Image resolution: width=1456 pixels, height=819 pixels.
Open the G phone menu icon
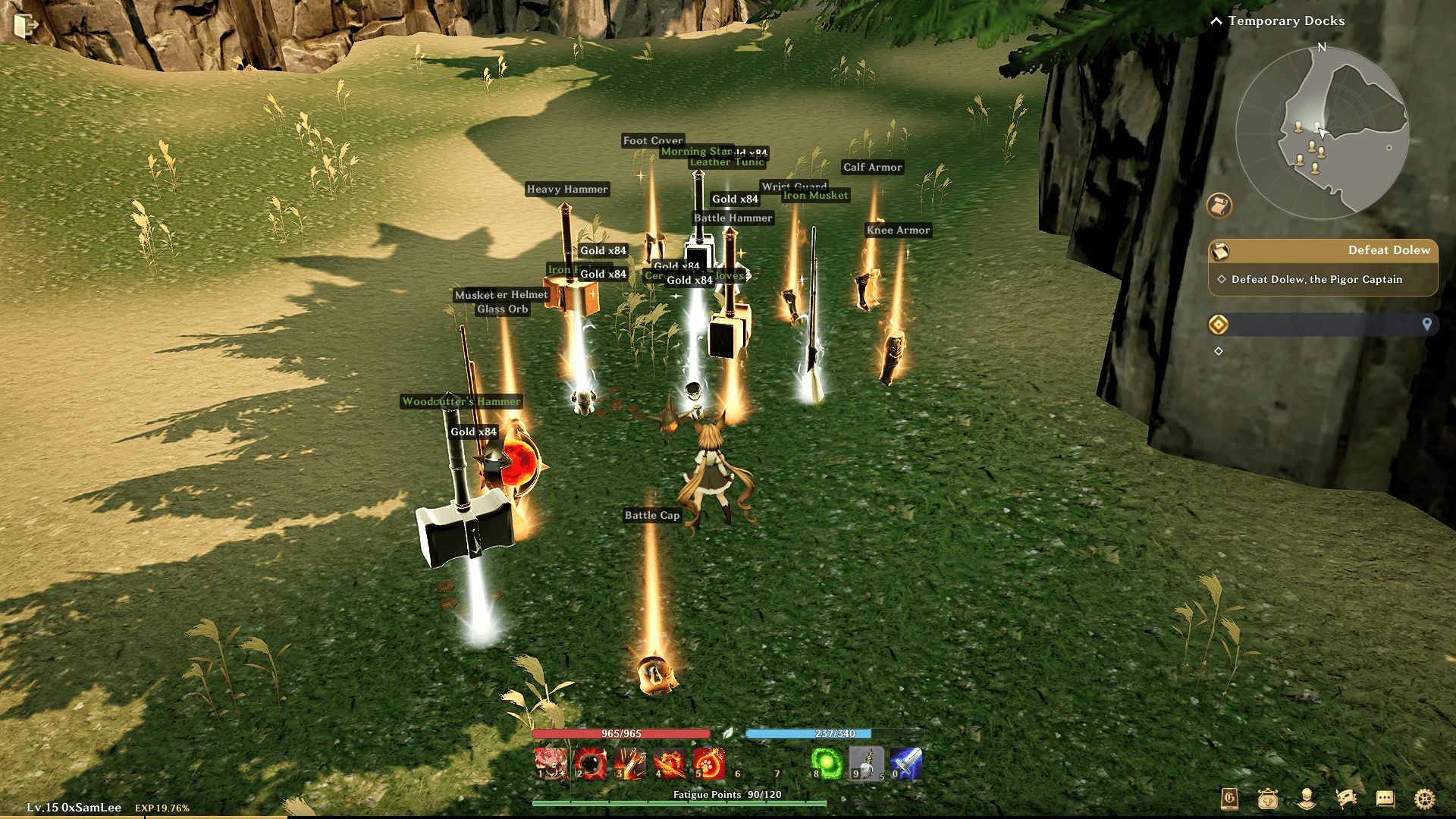point(1229,799)
